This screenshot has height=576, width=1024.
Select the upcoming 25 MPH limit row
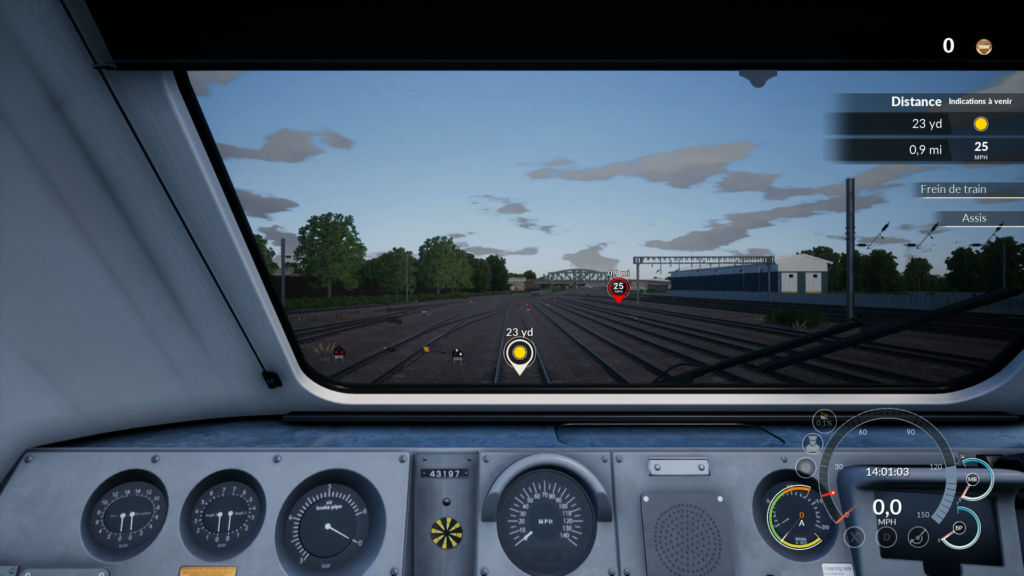[924, 150]
